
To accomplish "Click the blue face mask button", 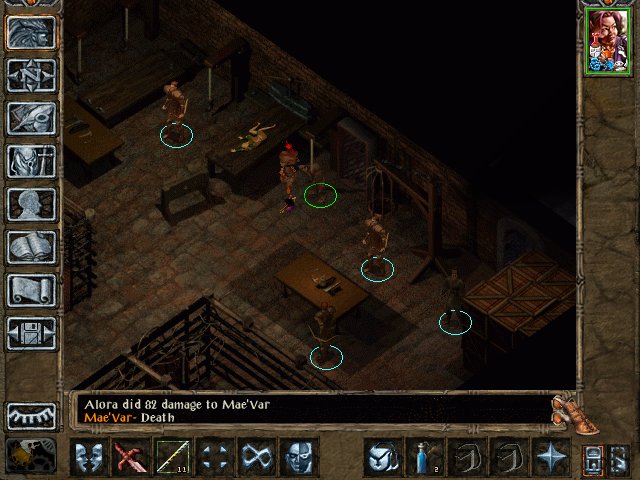I will 298,458.
